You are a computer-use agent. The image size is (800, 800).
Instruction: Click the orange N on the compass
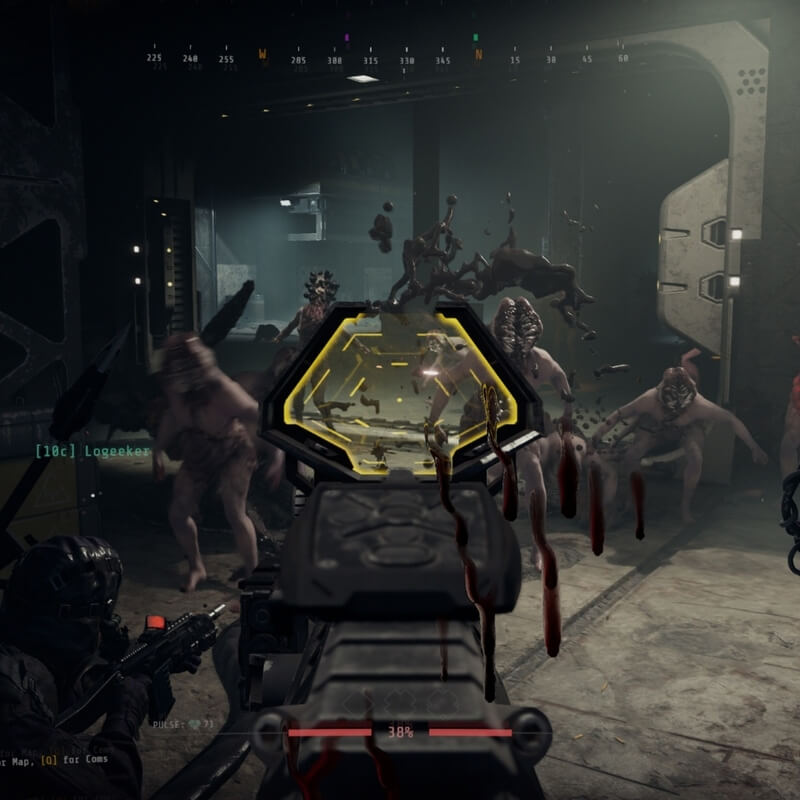point(478,55)
